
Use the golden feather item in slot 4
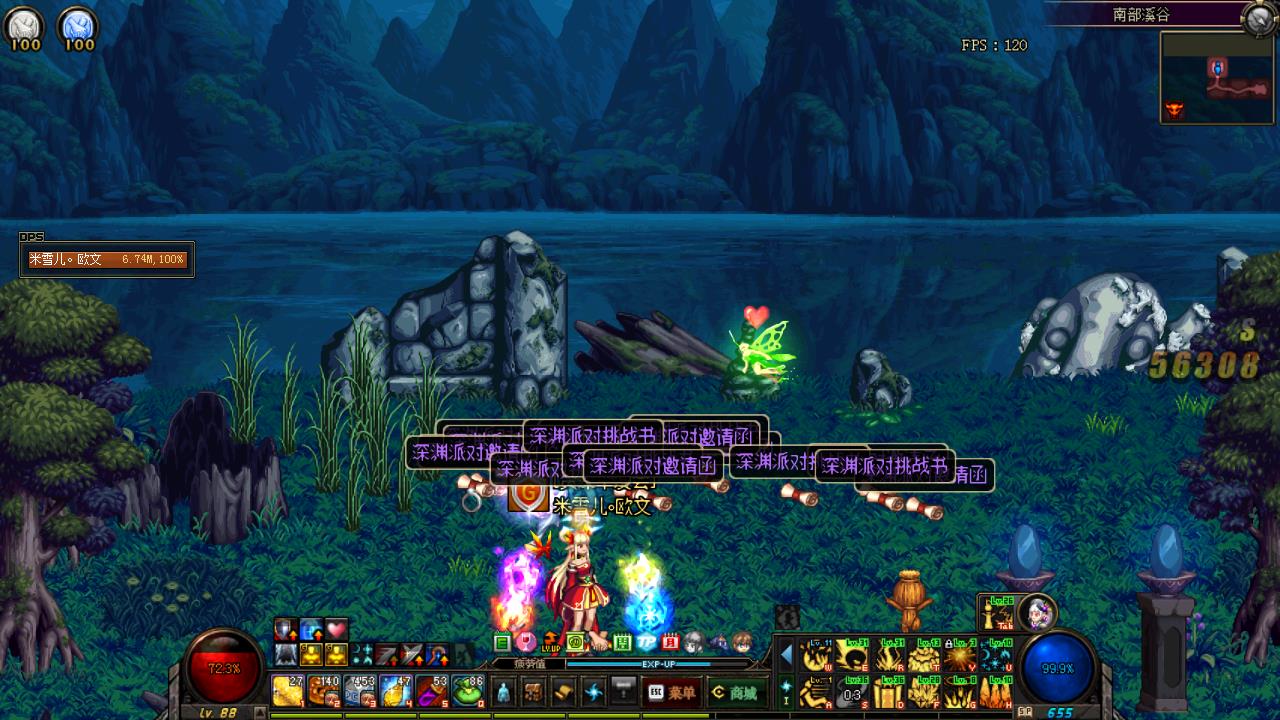pos(396,690)
